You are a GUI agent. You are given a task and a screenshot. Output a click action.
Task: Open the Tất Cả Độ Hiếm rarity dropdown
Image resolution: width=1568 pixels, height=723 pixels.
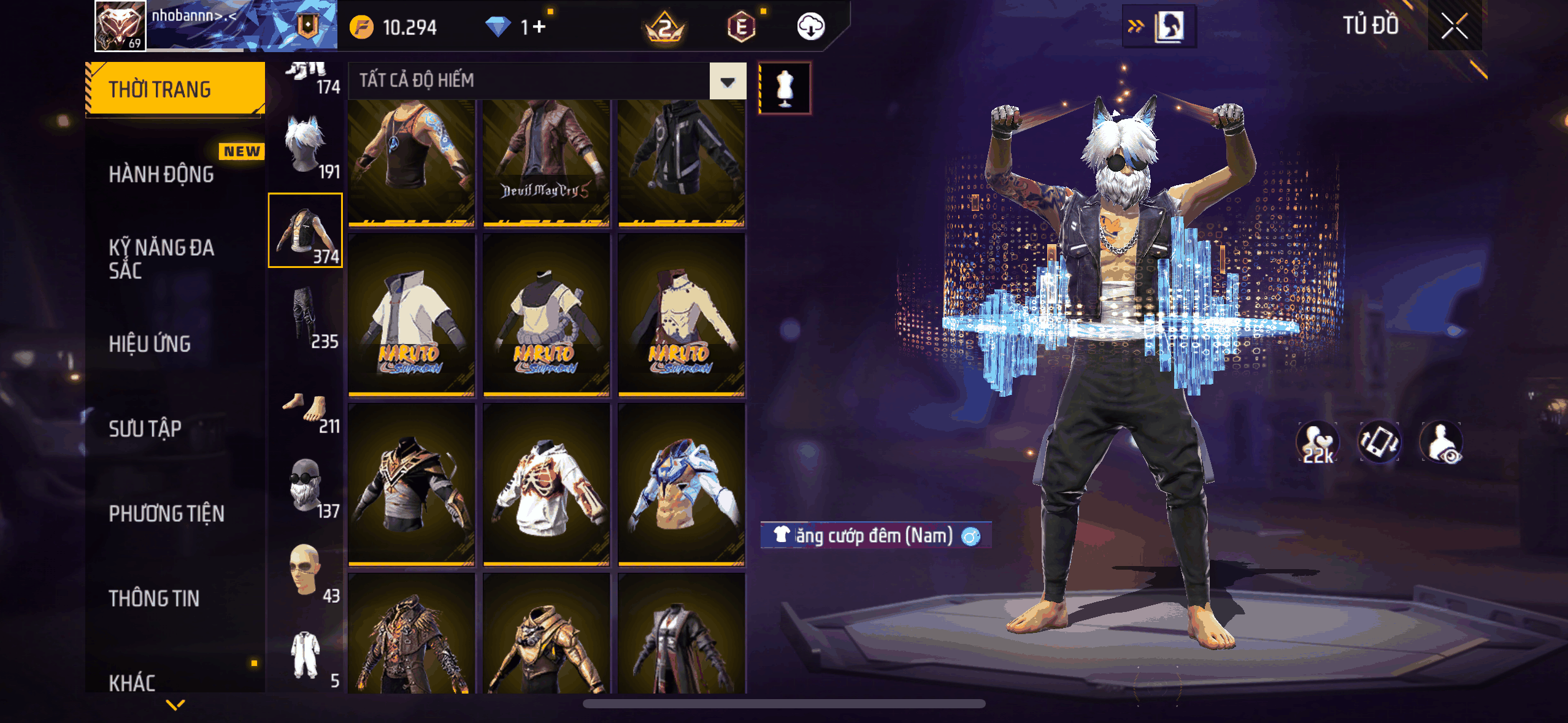coord(728,81)
